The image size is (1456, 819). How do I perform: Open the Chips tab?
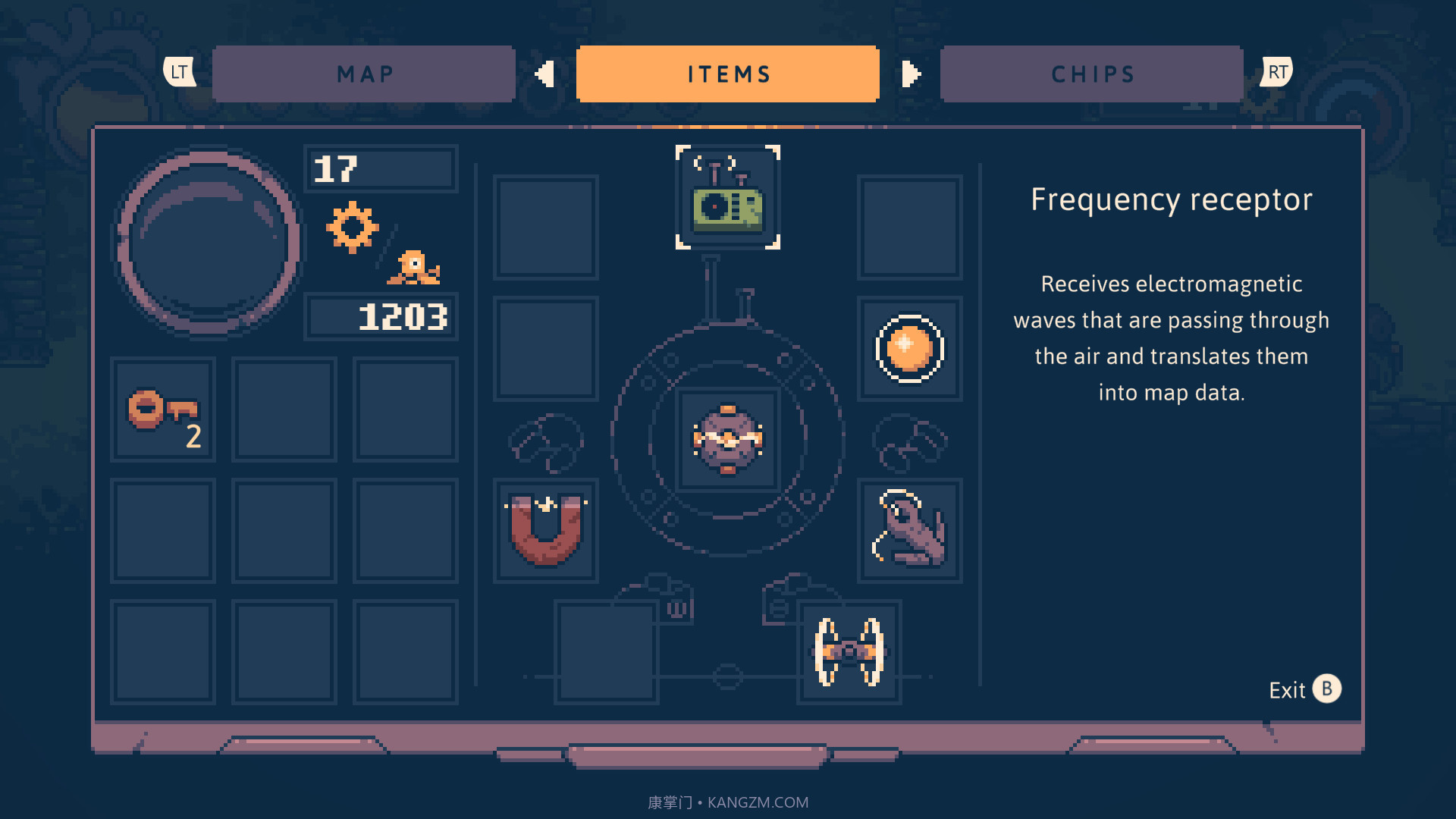pyautogui.click(x=1092, y=74)
